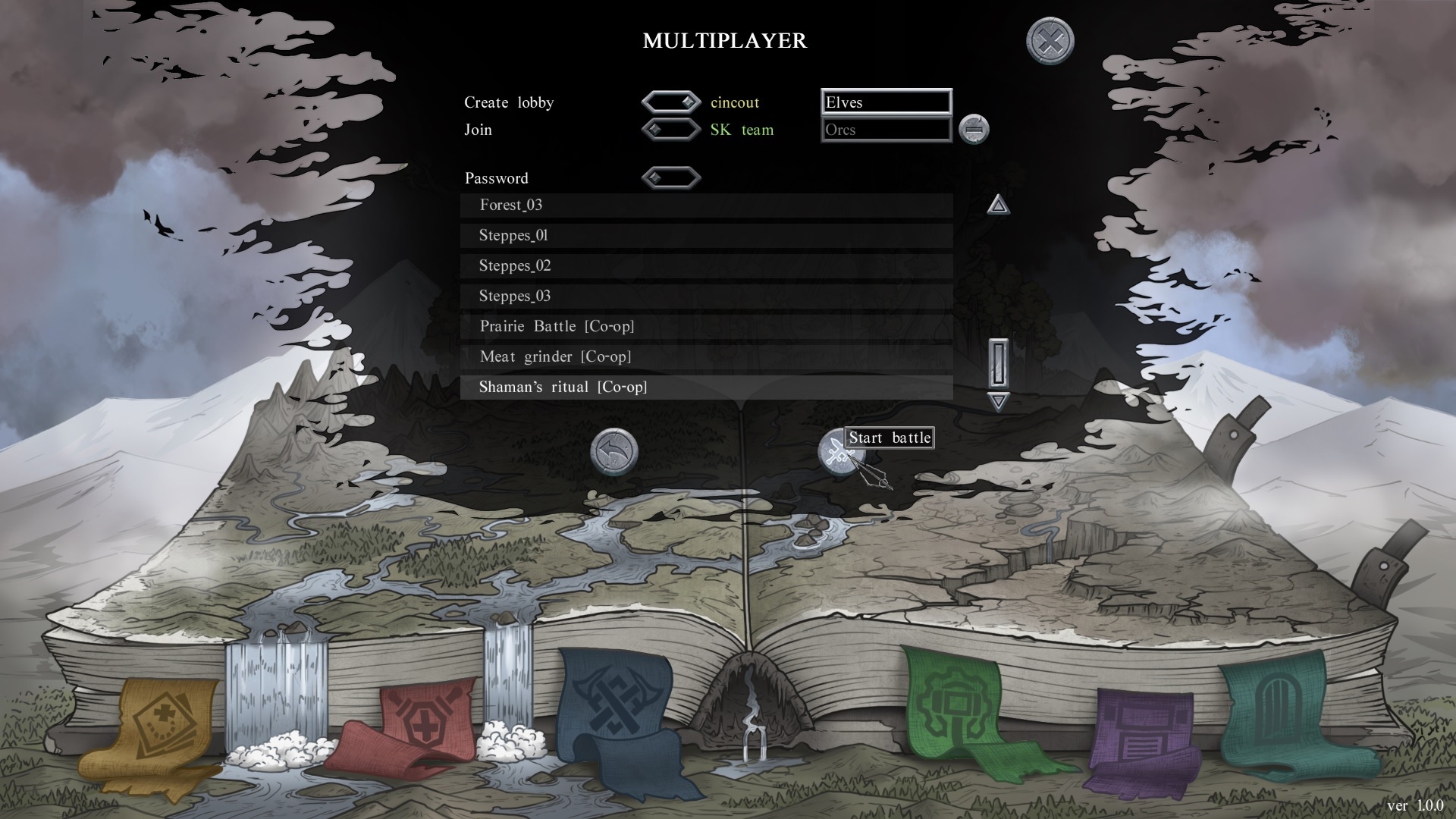Image resolution: width=1456 pixels, height=819 pixels.
Task: Click the map list up arrow
Action: (x=998, y=204)
